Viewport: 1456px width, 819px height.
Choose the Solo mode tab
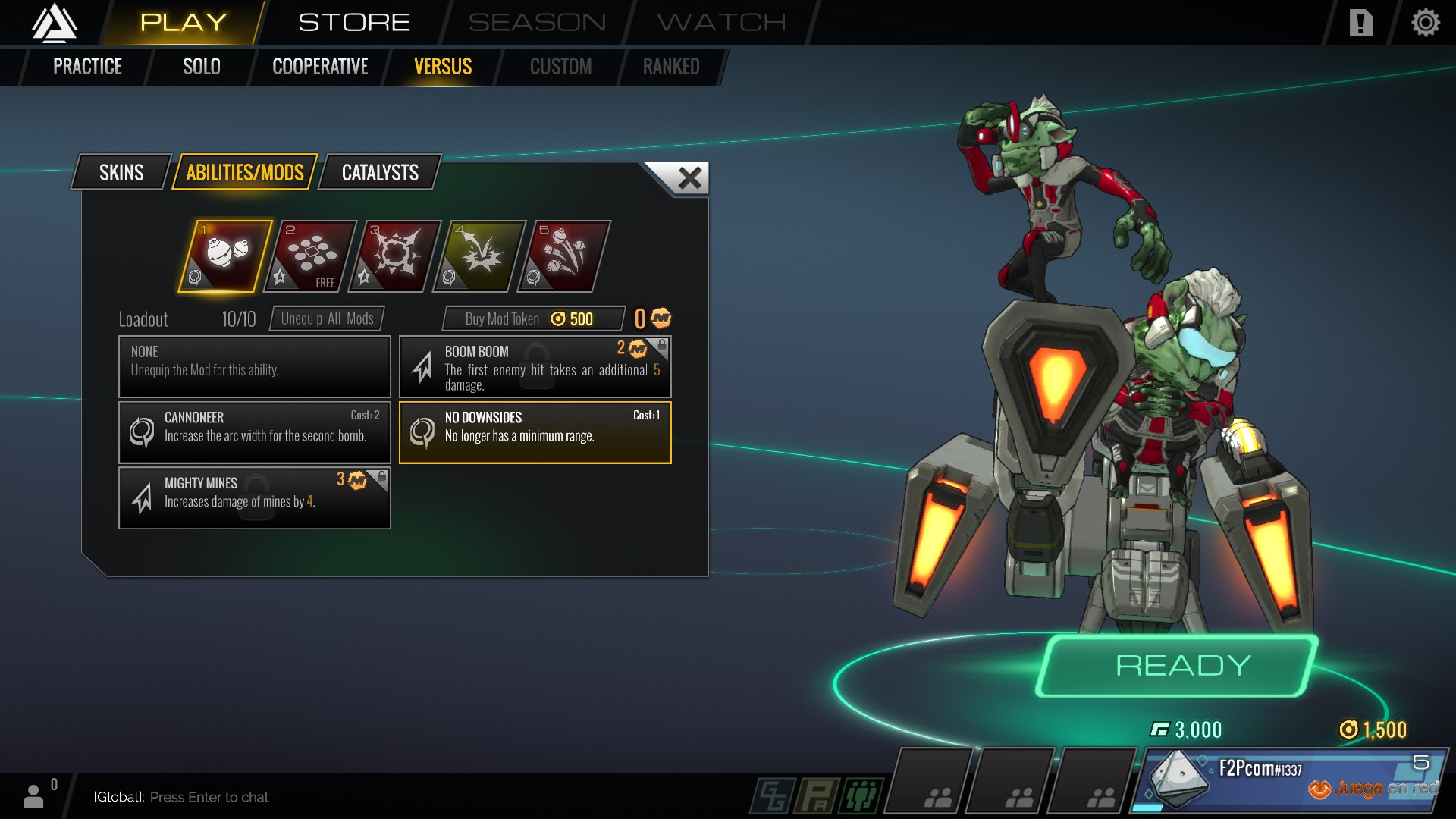pyautogui.click(x=201, y=67)
